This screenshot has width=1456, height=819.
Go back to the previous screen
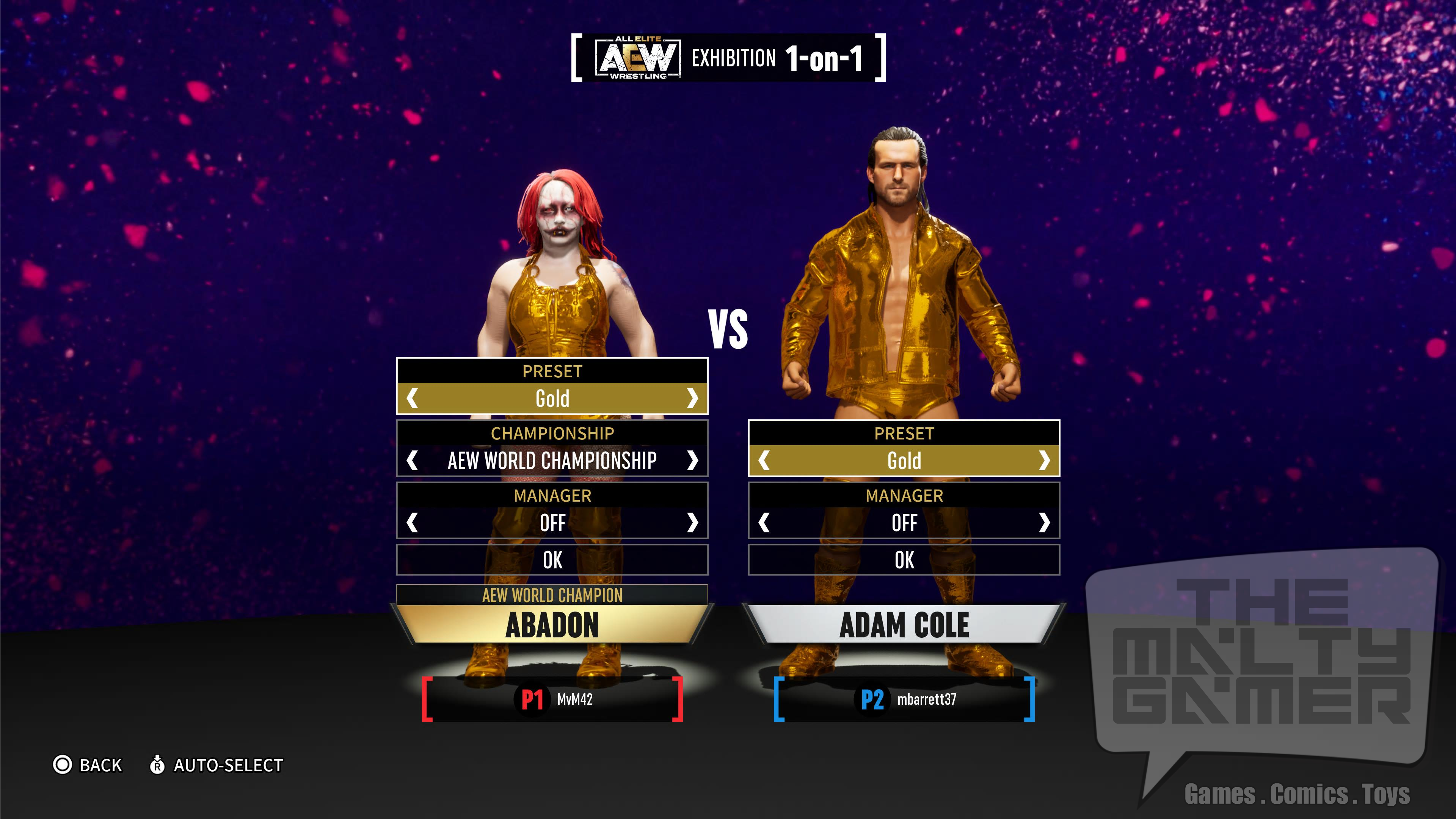pyautogui.click(x=88, y=765)
